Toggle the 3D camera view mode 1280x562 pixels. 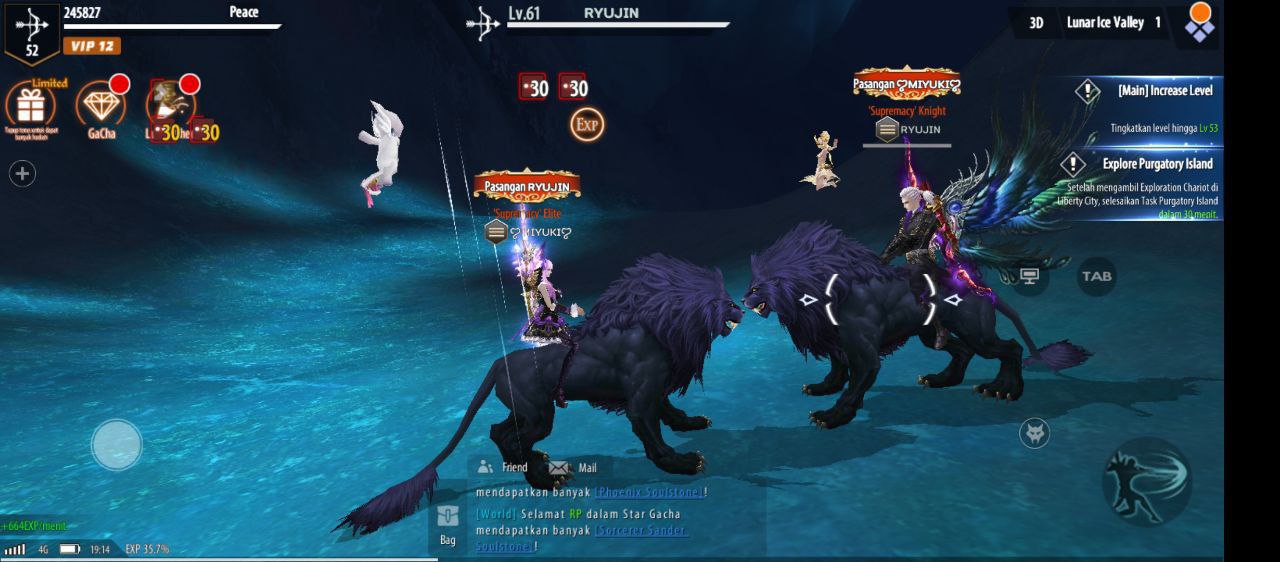pyautogui.click(x=1036, y=23)
